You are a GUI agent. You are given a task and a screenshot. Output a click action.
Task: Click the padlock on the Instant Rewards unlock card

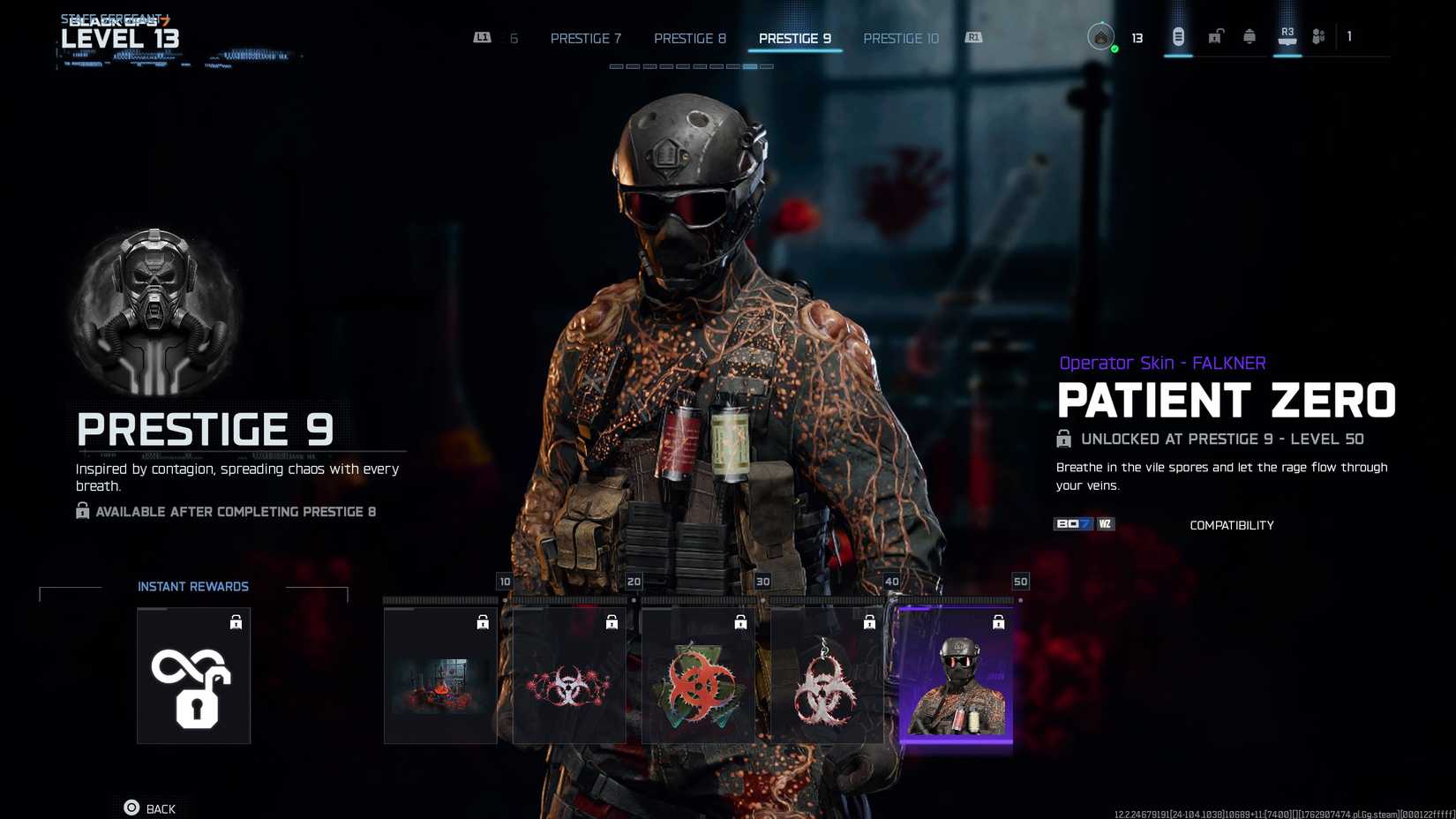pyautogui.click(x=236, y=622)
